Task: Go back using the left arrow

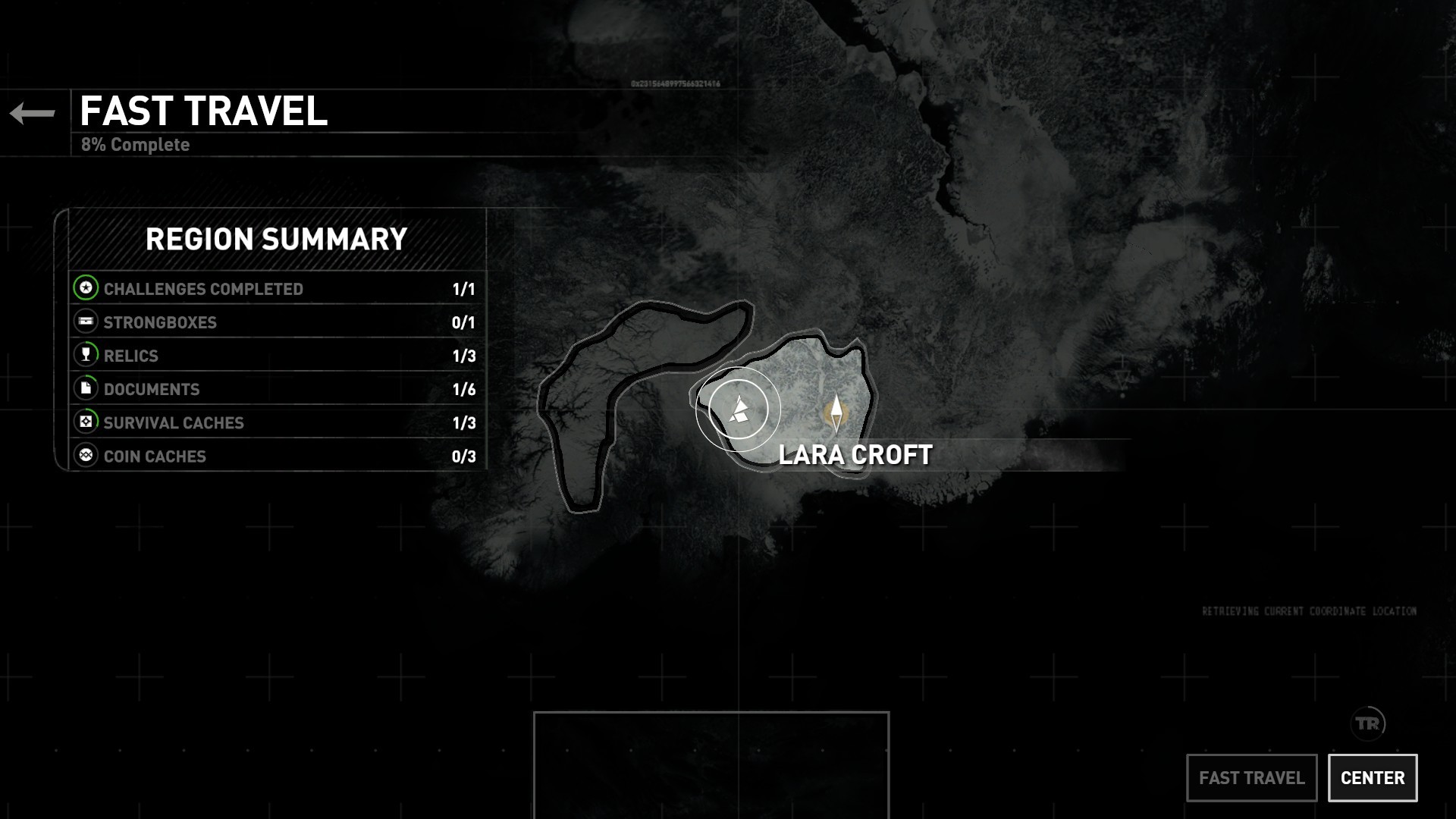Action: coord(33,114)
